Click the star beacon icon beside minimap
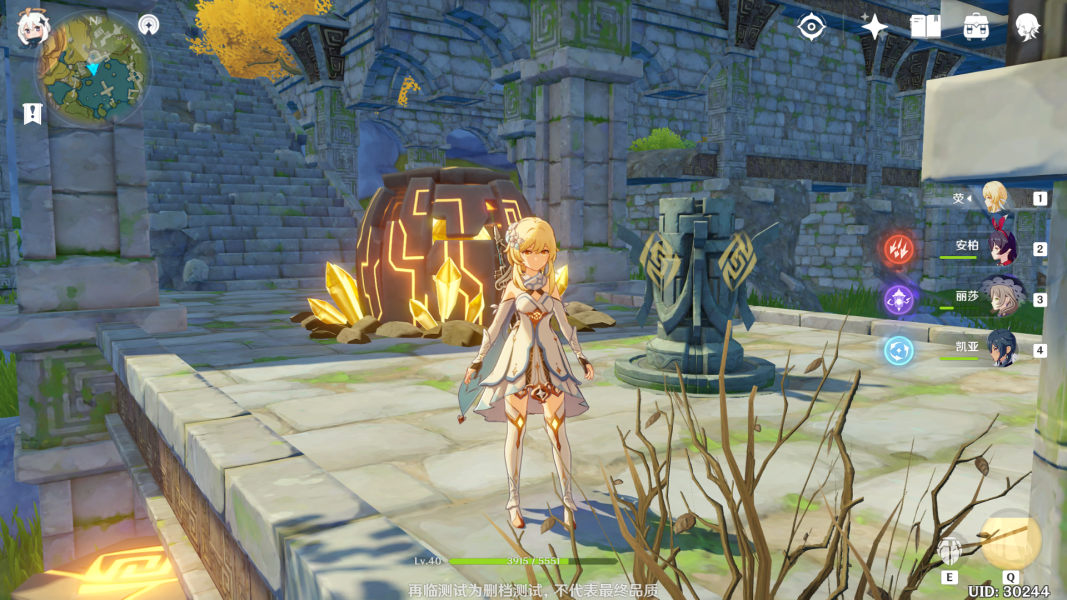 click(149, 25)
